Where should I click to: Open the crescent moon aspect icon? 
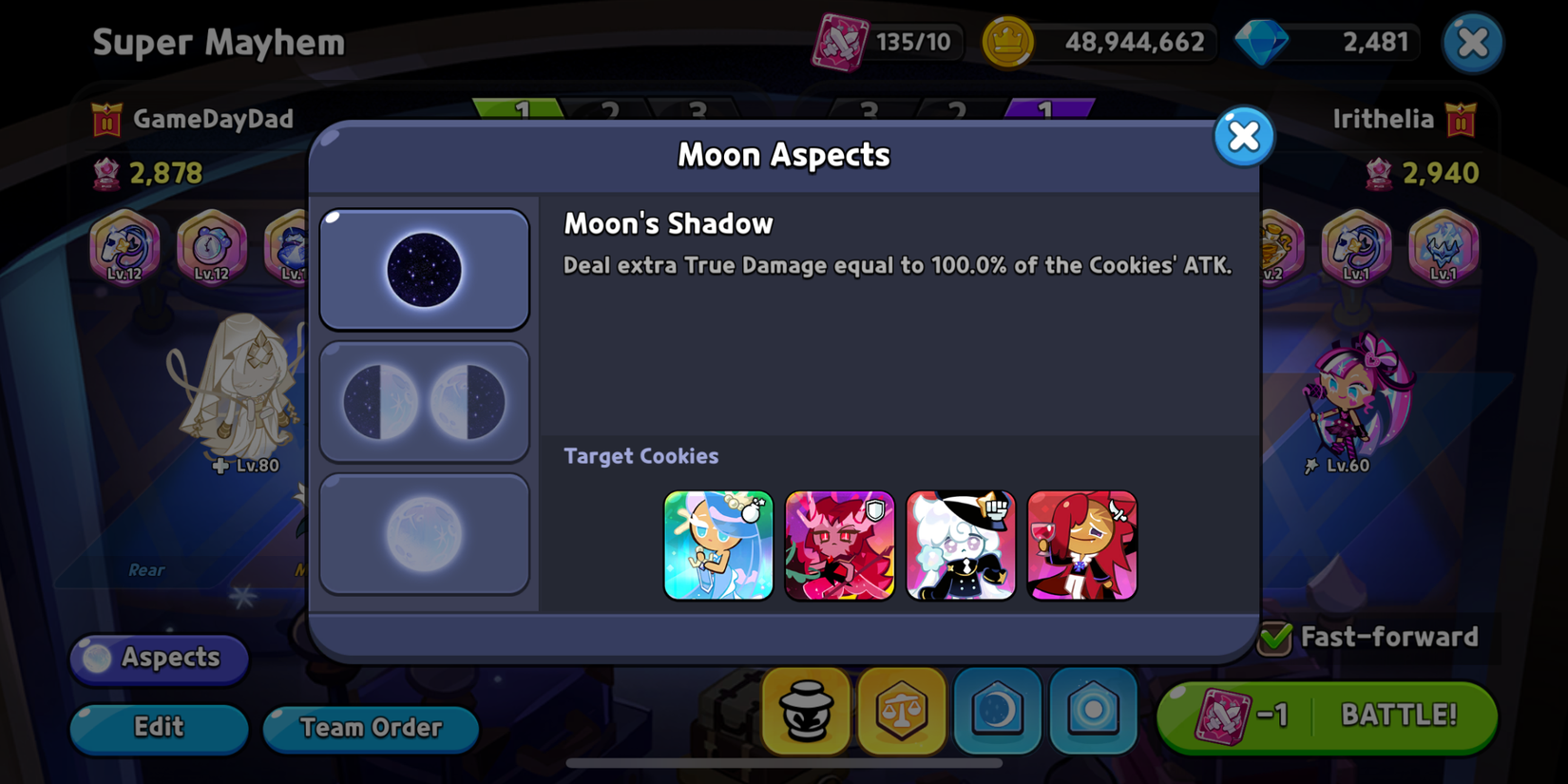[997, 711]
